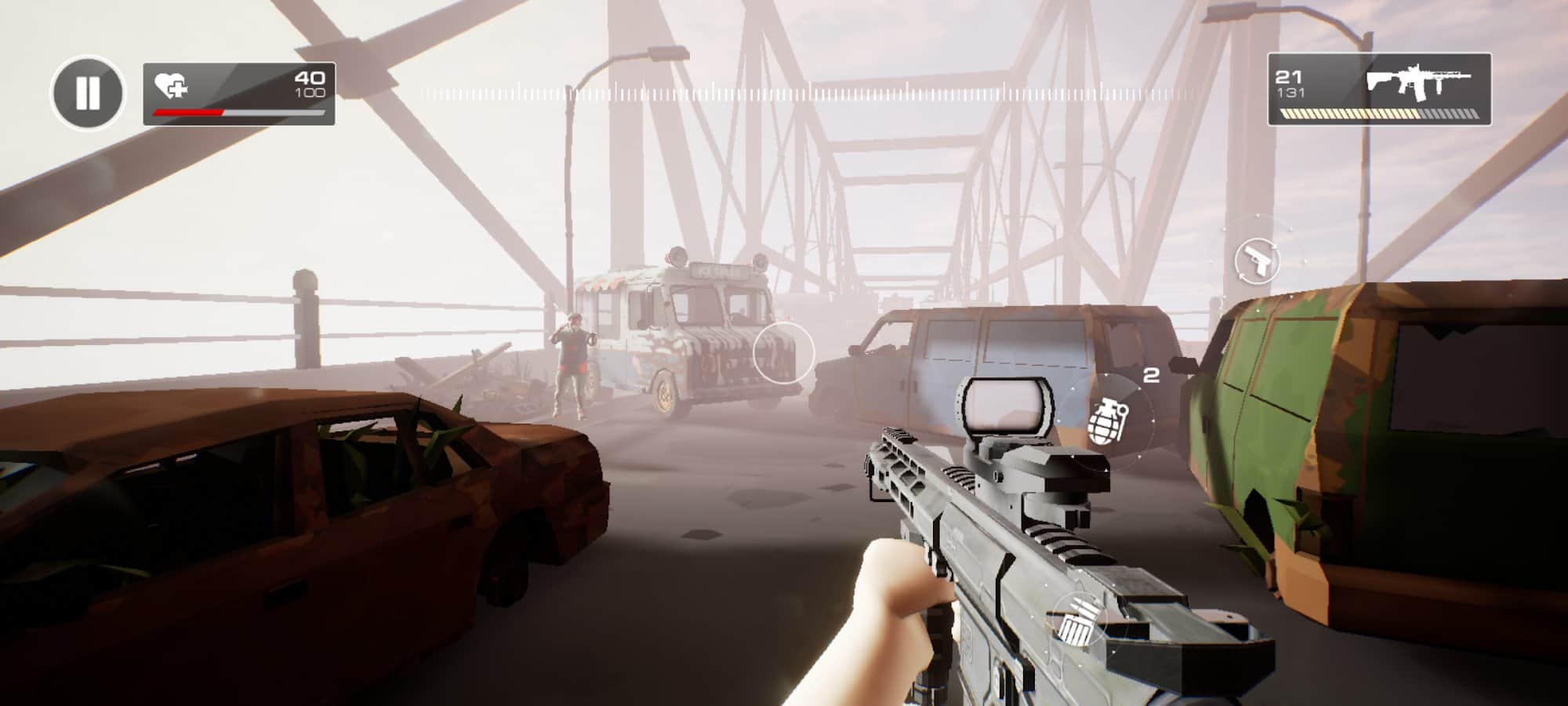Tap the reserve ammo count 131
The height and width of the screenshot is (706, 1568).
1290,96
